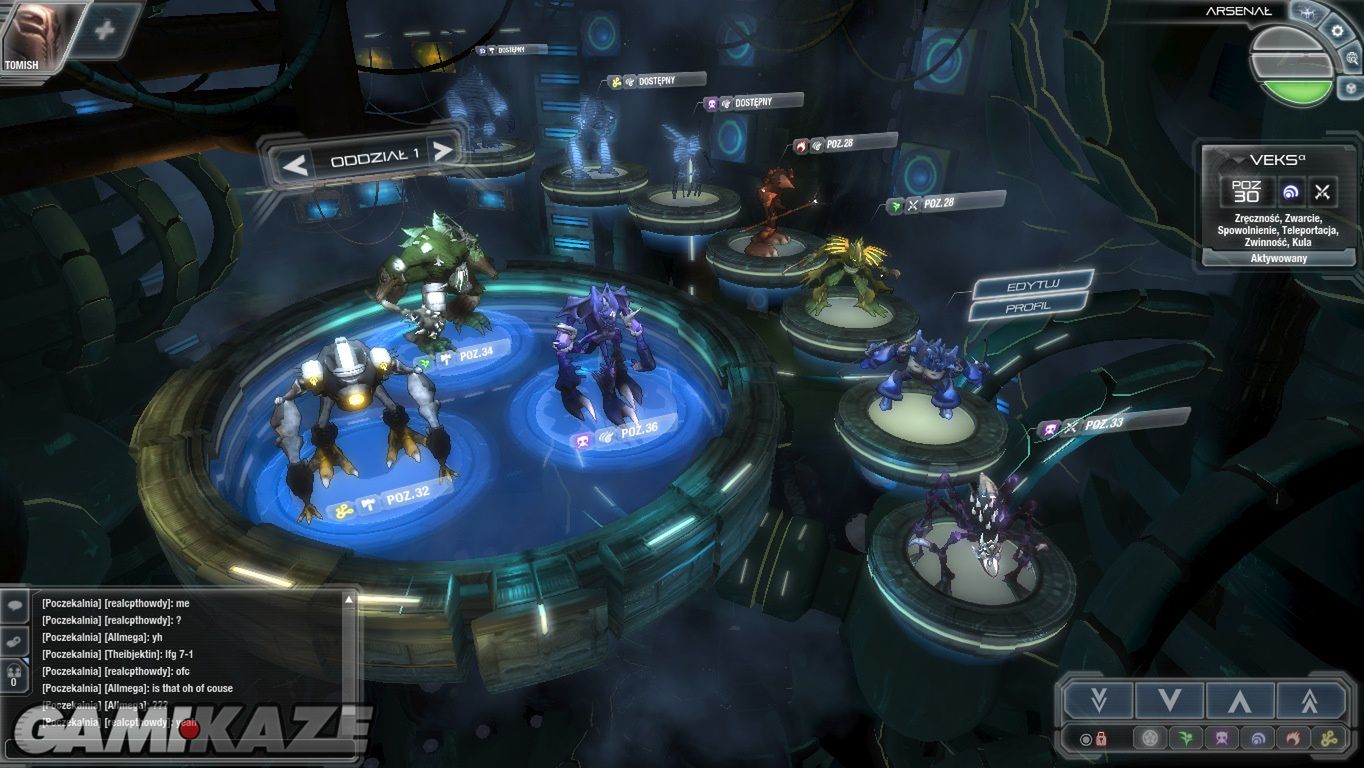The width and height of the screenshot is (1364, 768).
Task: Filter by the purple skull element
Action: point(1221,739)
